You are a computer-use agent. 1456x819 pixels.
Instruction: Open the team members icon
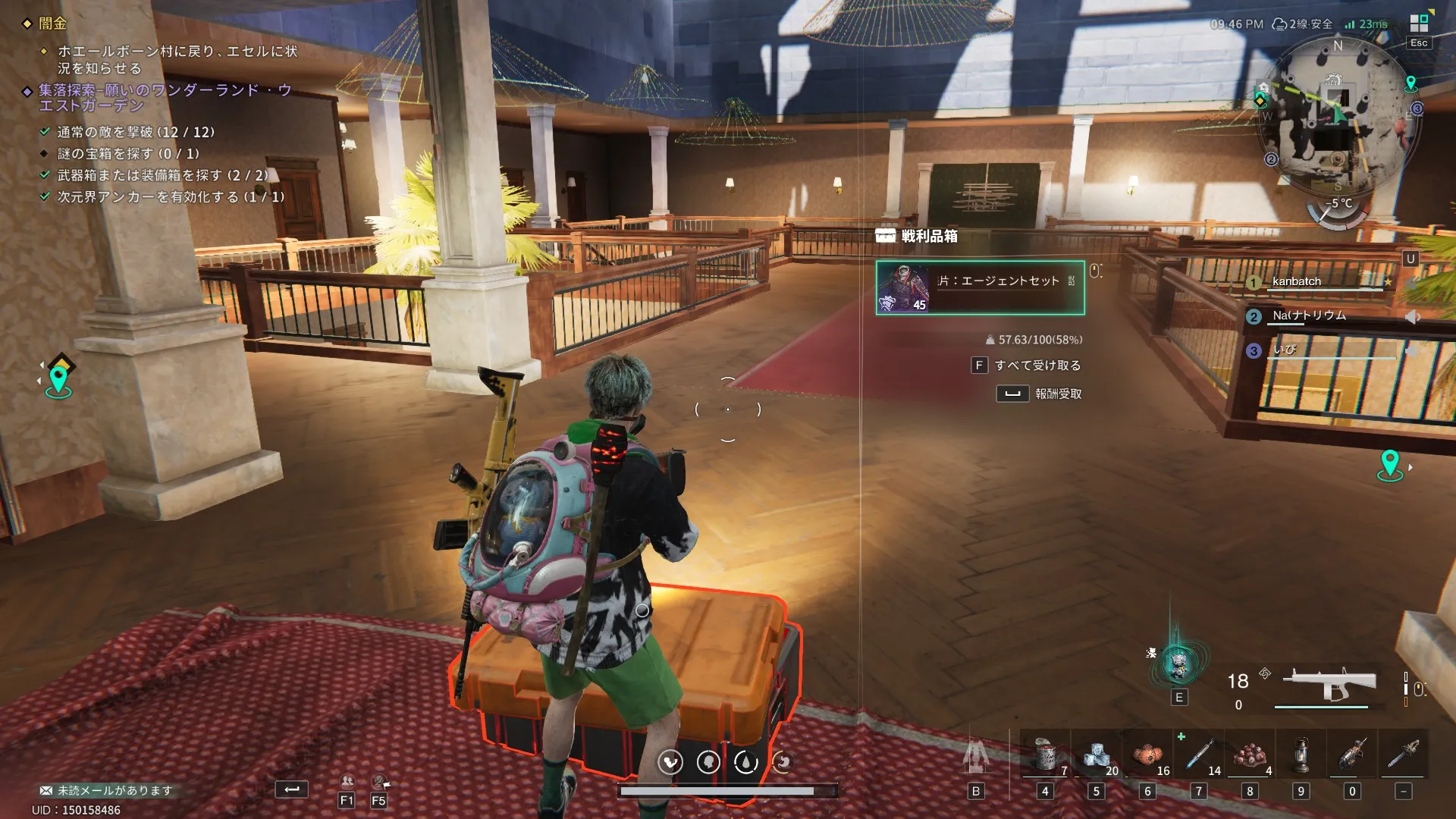click(347, 782)
